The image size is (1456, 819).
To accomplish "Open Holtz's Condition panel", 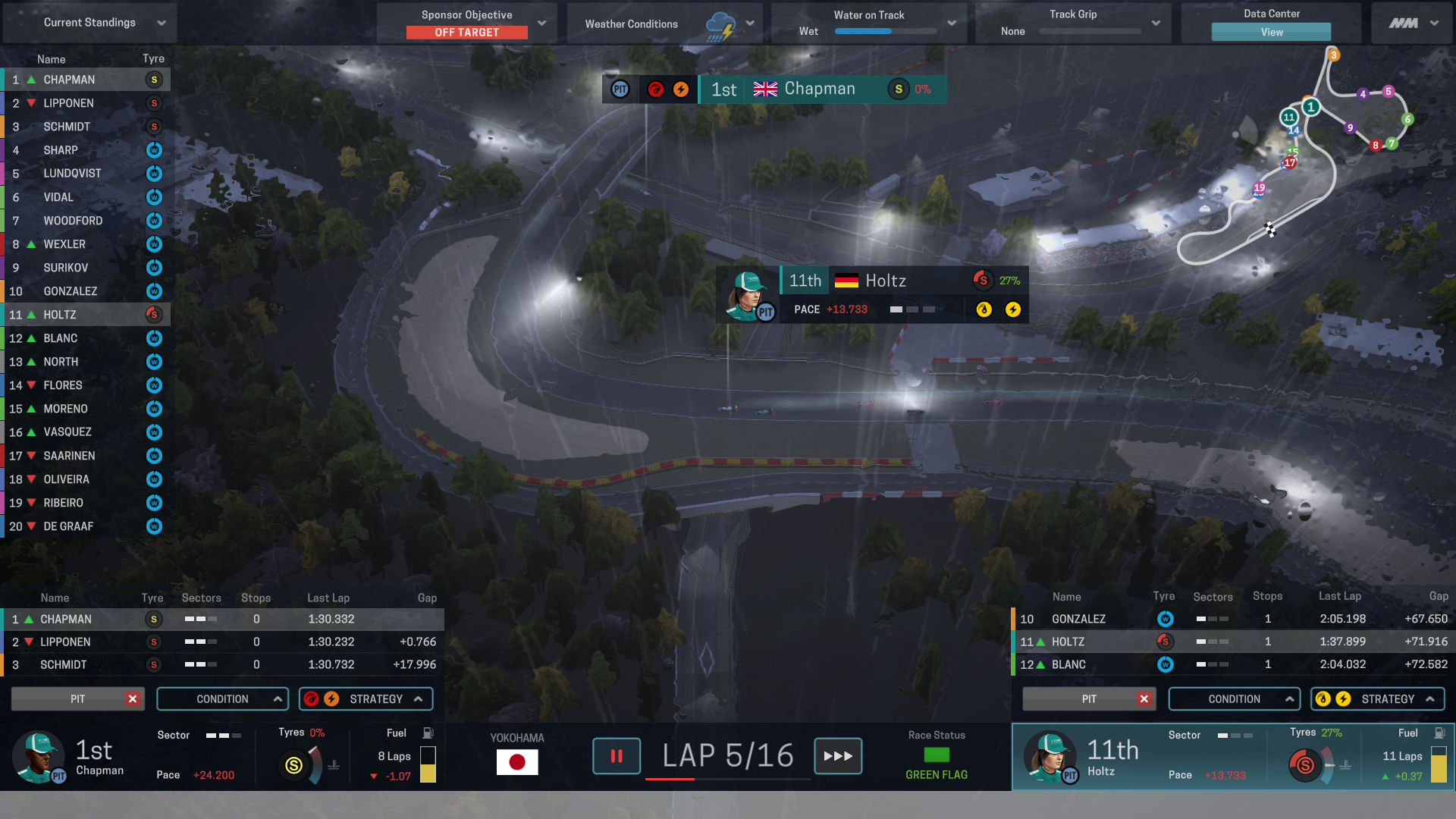I will tap(1234, 699).
